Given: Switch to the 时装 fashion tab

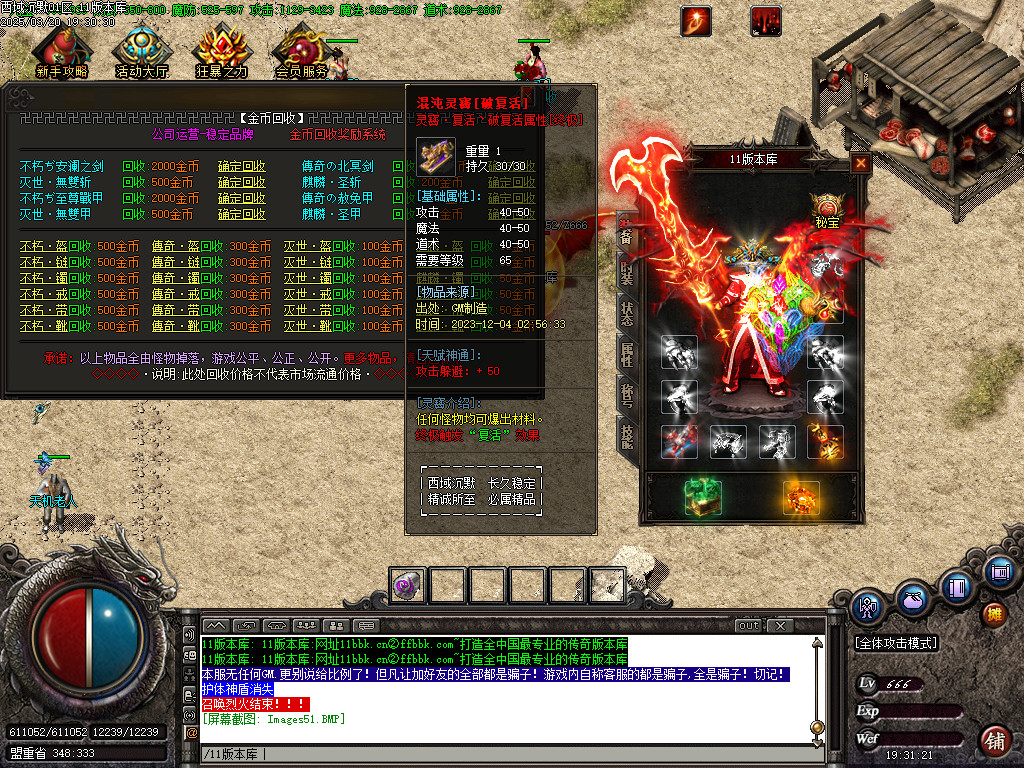Looking at the screenshot, I should 626,272.
